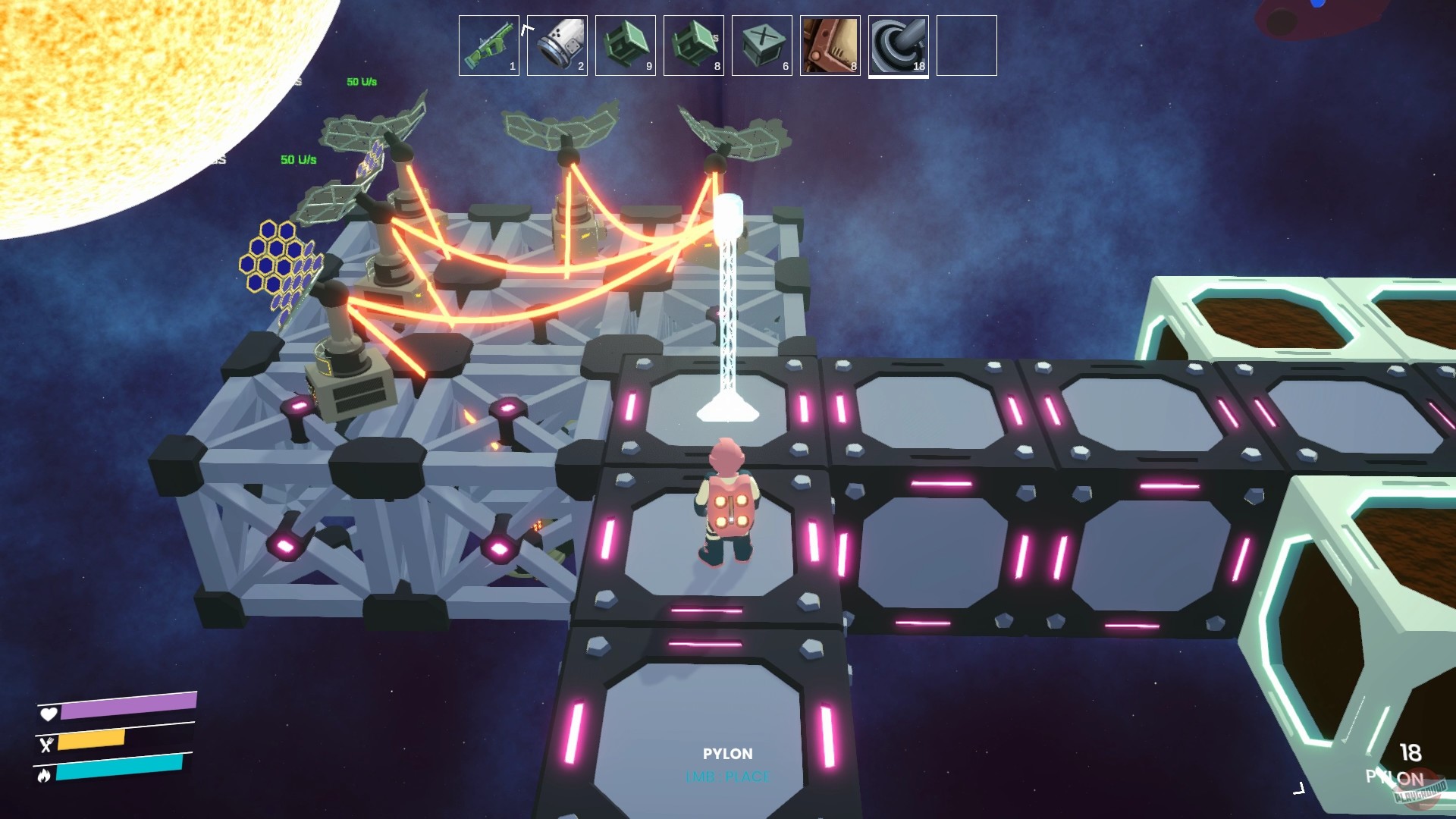Click the empty hotbar slot on the right
Image resolution: width=1456 pixels, height=819 pixels.
point(966,45)
